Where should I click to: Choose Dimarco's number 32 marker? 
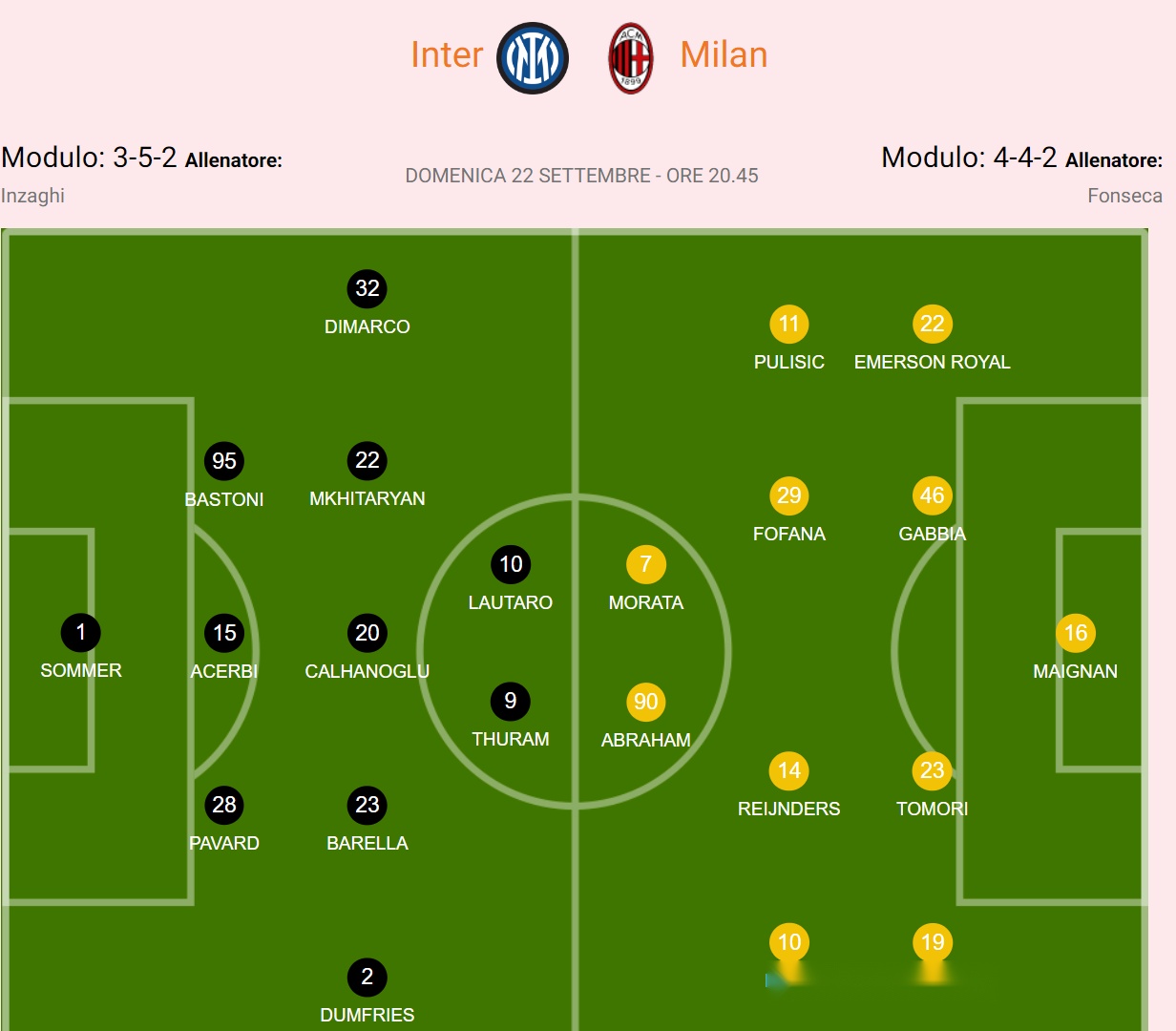point(367,288)
